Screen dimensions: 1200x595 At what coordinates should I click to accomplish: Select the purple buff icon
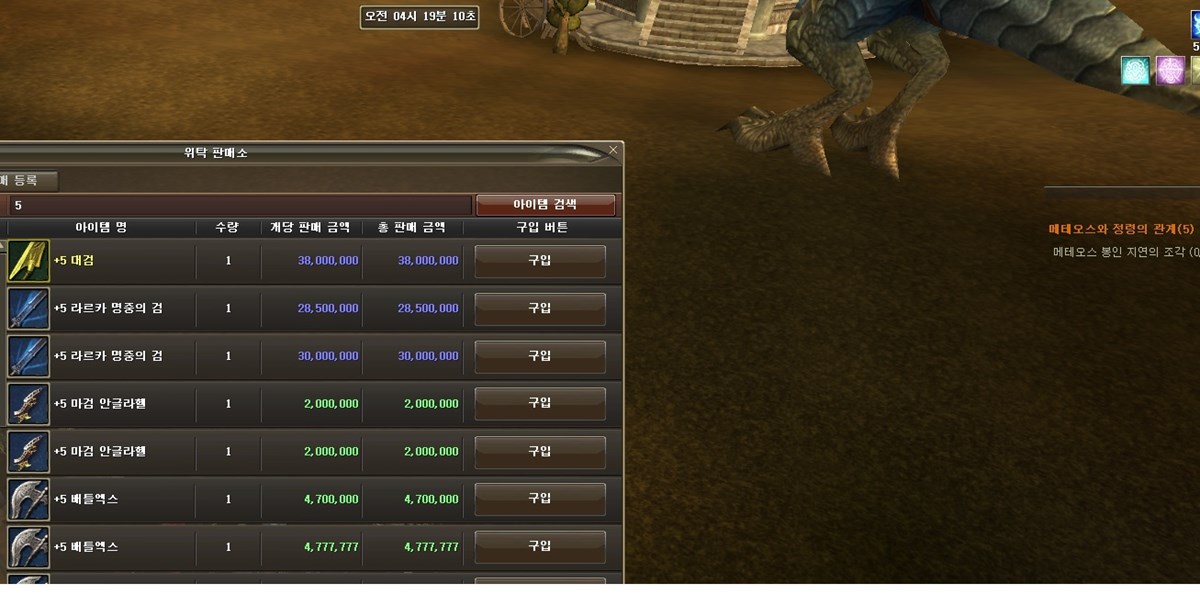click(1170, 70)
